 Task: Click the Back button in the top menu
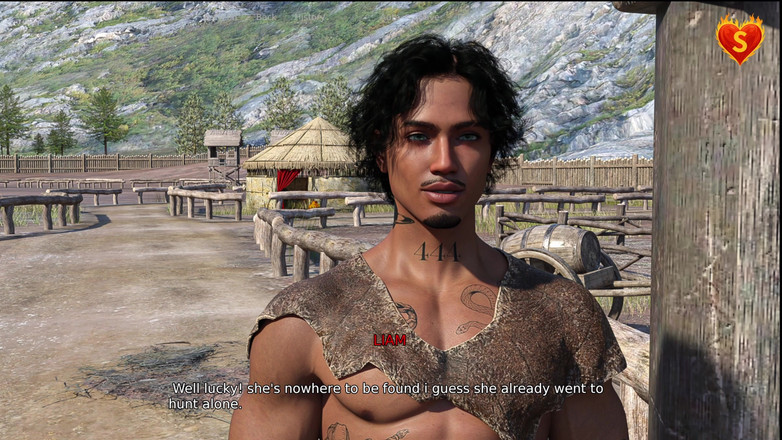pyautogui.click(x=265, y=17)
